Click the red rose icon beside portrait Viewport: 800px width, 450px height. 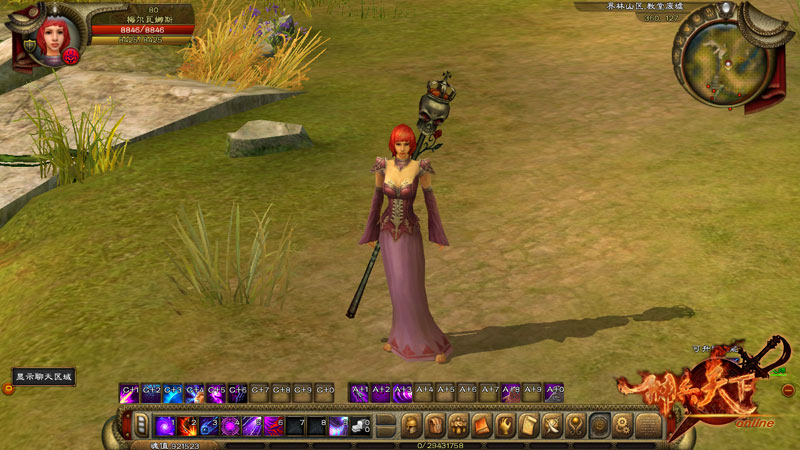(72, 56)
